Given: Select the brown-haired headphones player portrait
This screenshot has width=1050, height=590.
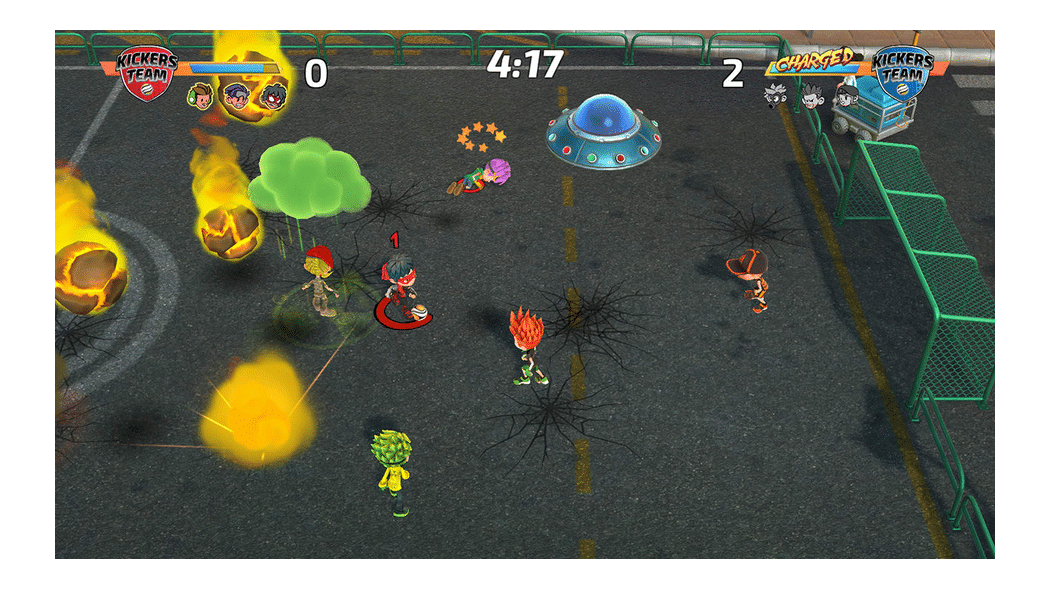Looking at the screenshot, I should 201,96.
